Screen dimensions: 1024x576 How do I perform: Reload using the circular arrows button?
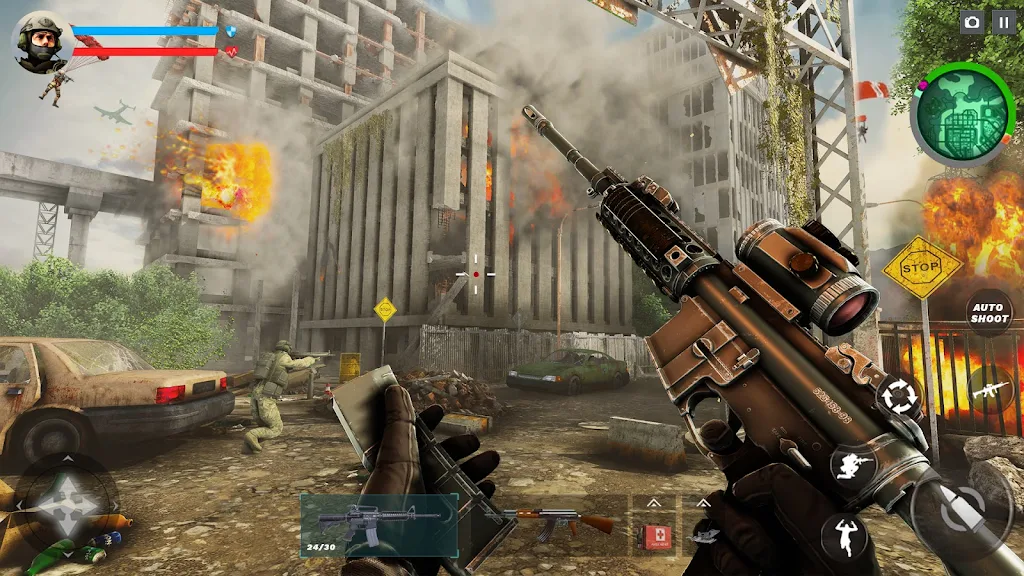coord(899,397)
